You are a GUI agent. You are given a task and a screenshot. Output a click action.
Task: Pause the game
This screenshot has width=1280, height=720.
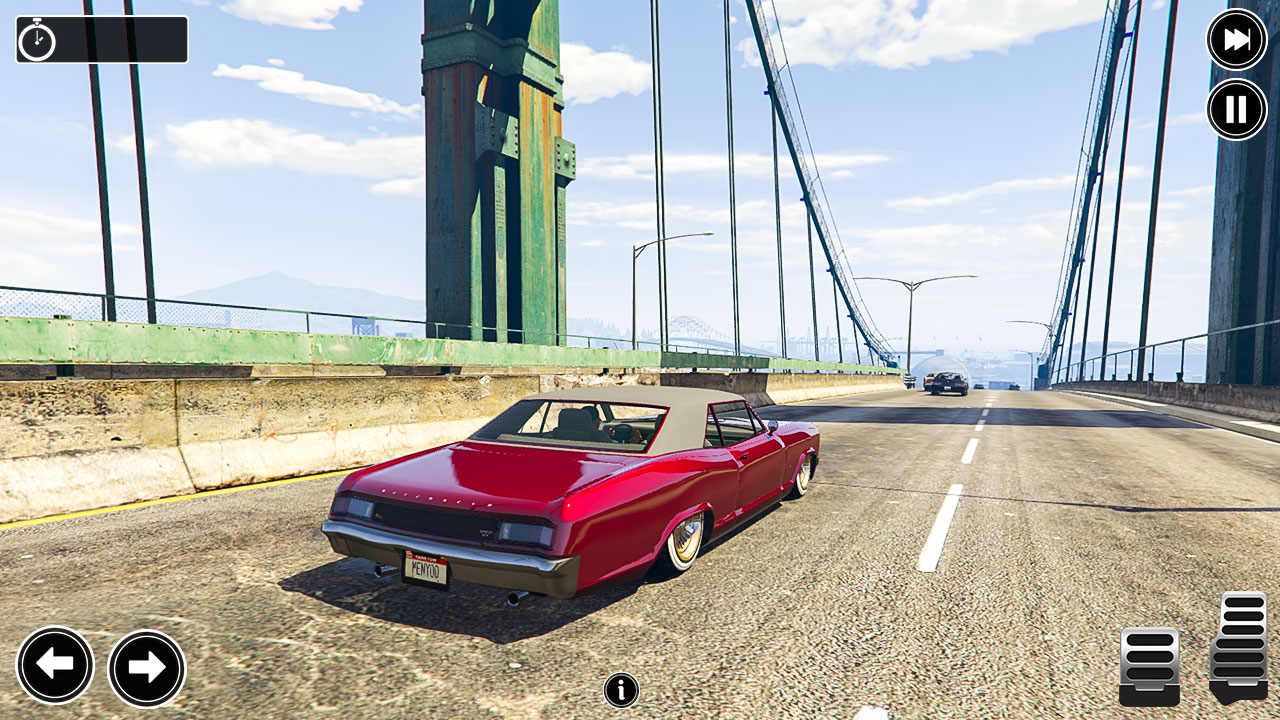(x=1236, y=109)
